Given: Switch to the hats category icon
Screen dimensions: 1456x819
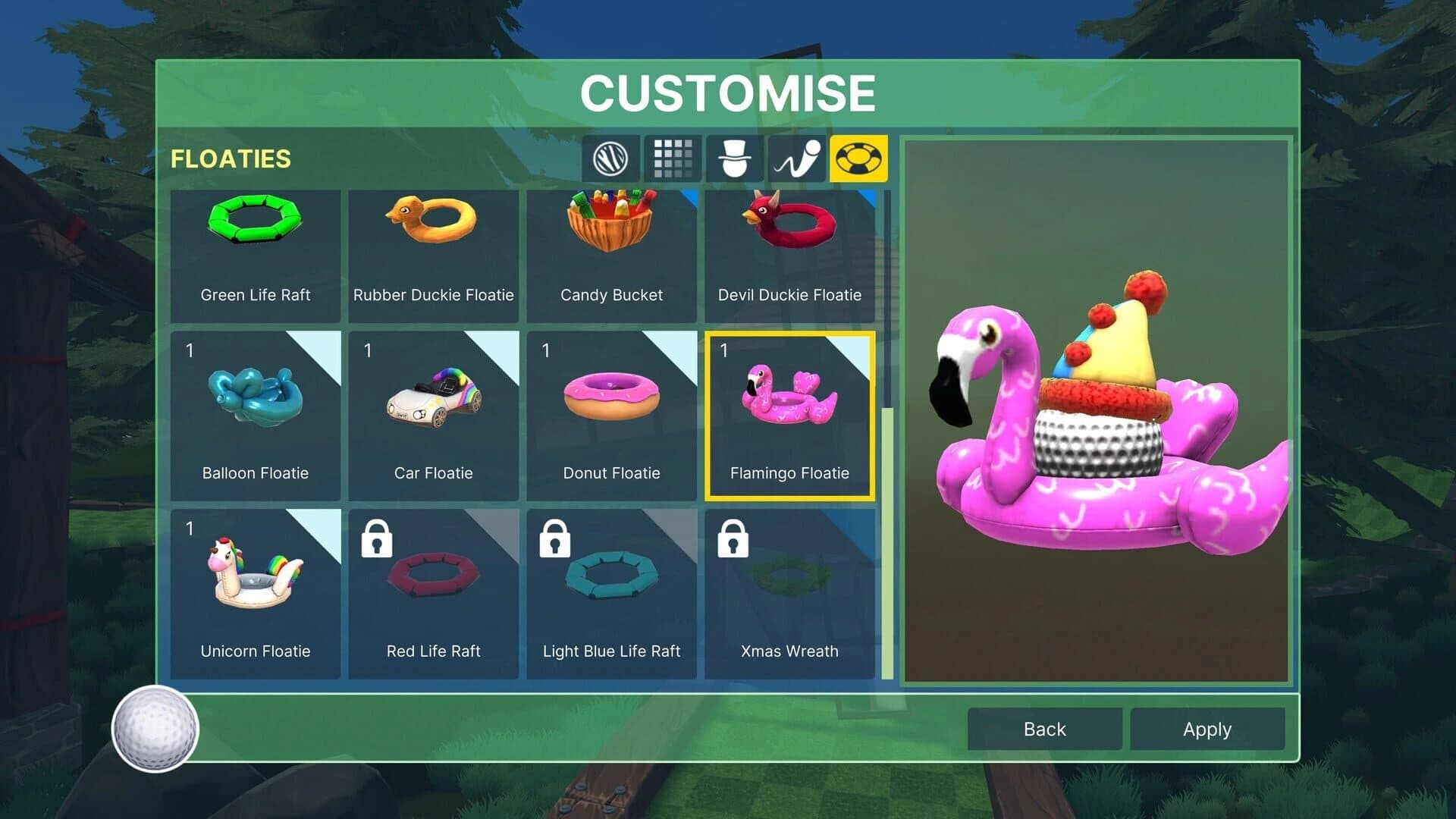Looking at the screenshot, I should [735, 158].
